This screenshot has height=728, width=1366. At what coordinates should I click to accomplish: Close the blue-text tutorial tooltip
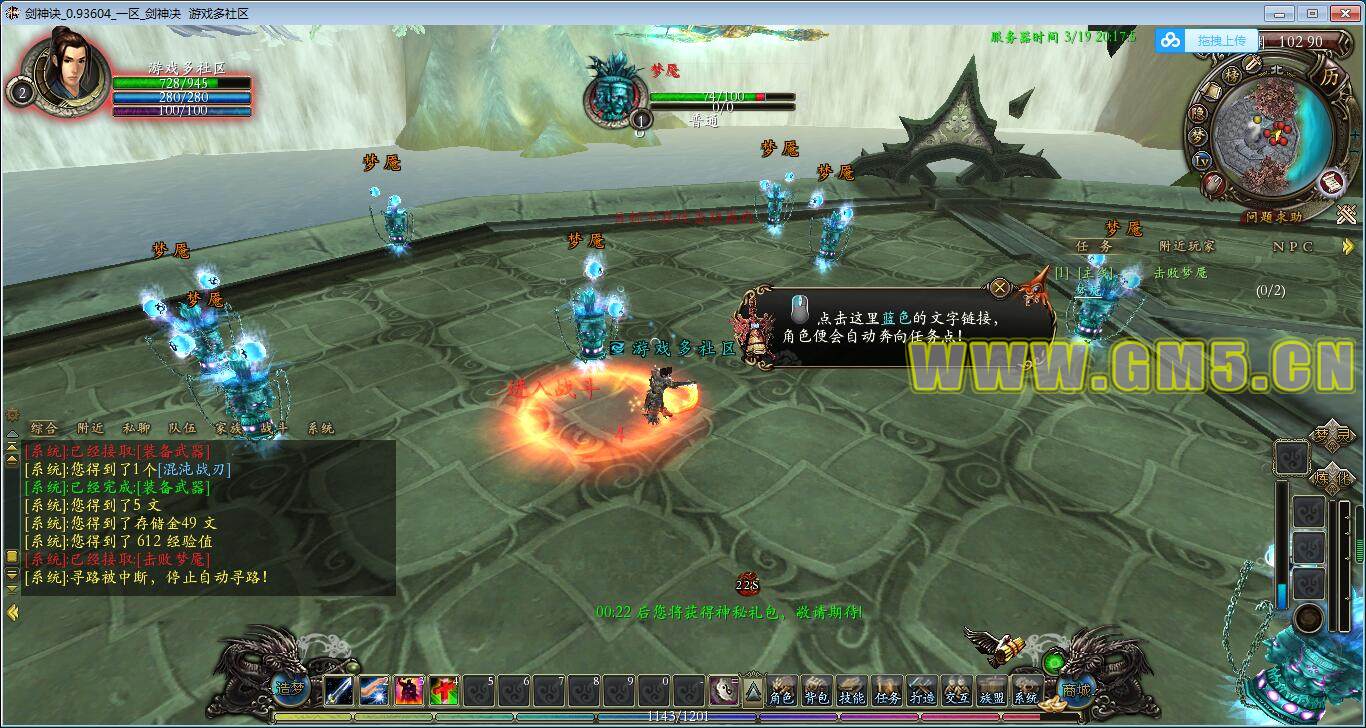[999, 289]
